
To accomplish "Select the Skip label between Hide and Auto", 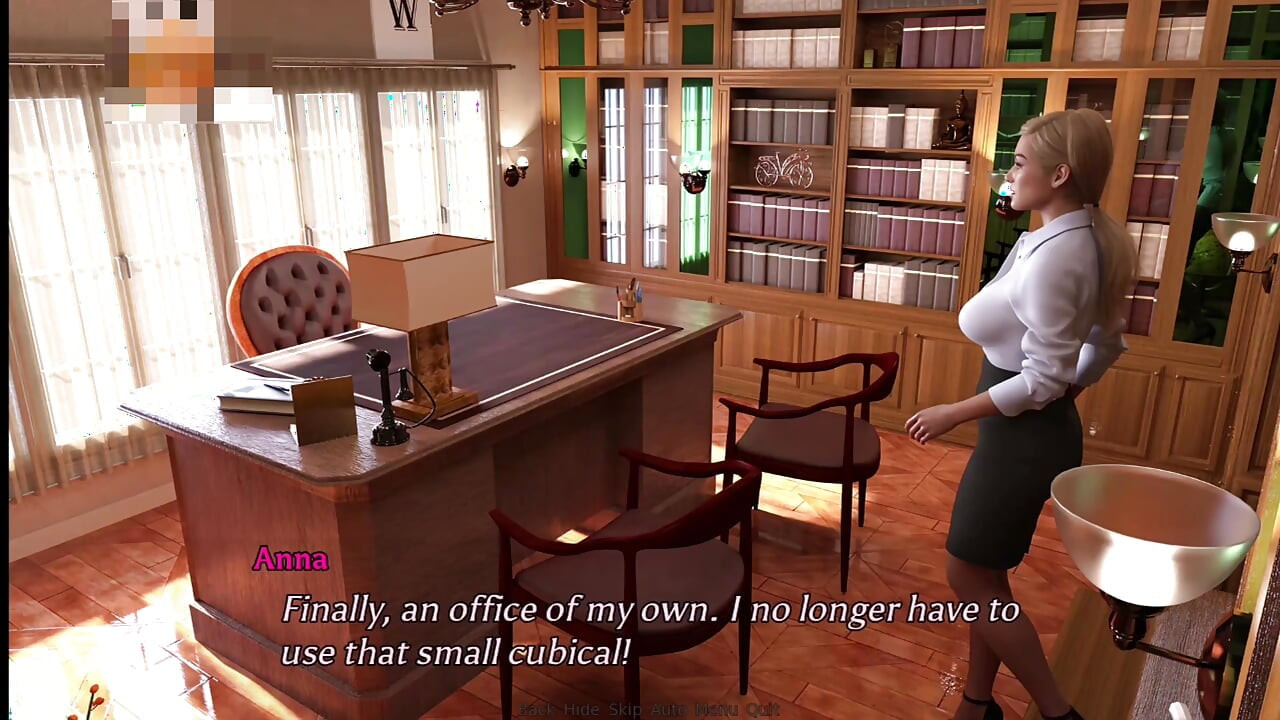I will tap(624, 710).
